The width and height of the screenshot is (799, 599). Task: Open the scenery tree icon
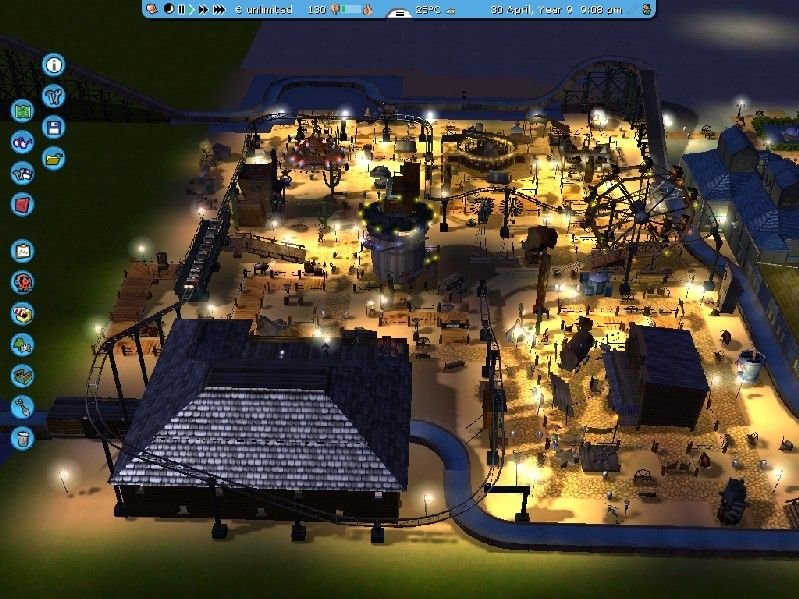(22, 344)
